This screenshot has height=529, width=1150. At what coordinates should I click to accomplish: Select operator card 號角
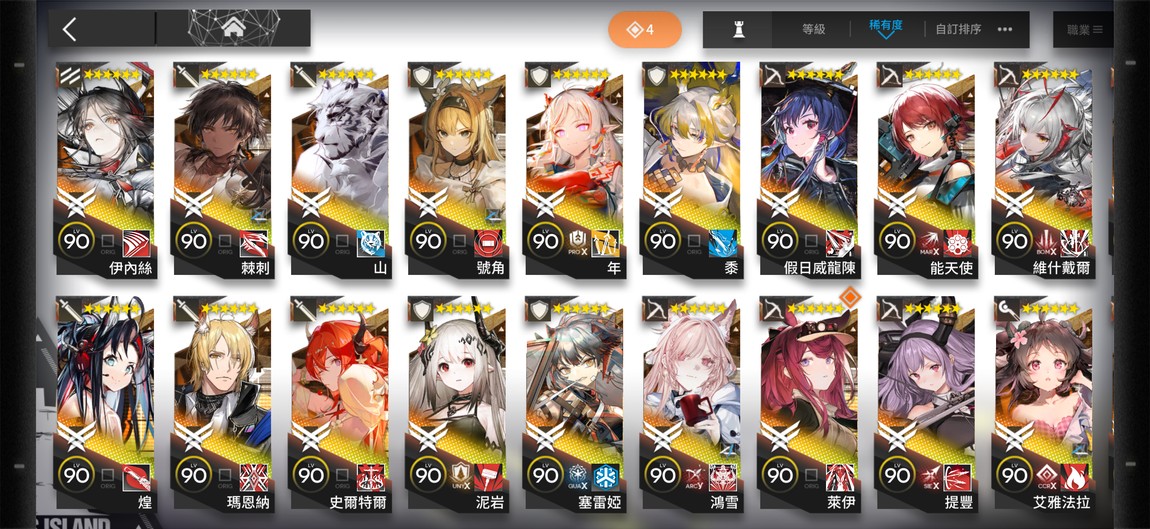pos(456,167)
